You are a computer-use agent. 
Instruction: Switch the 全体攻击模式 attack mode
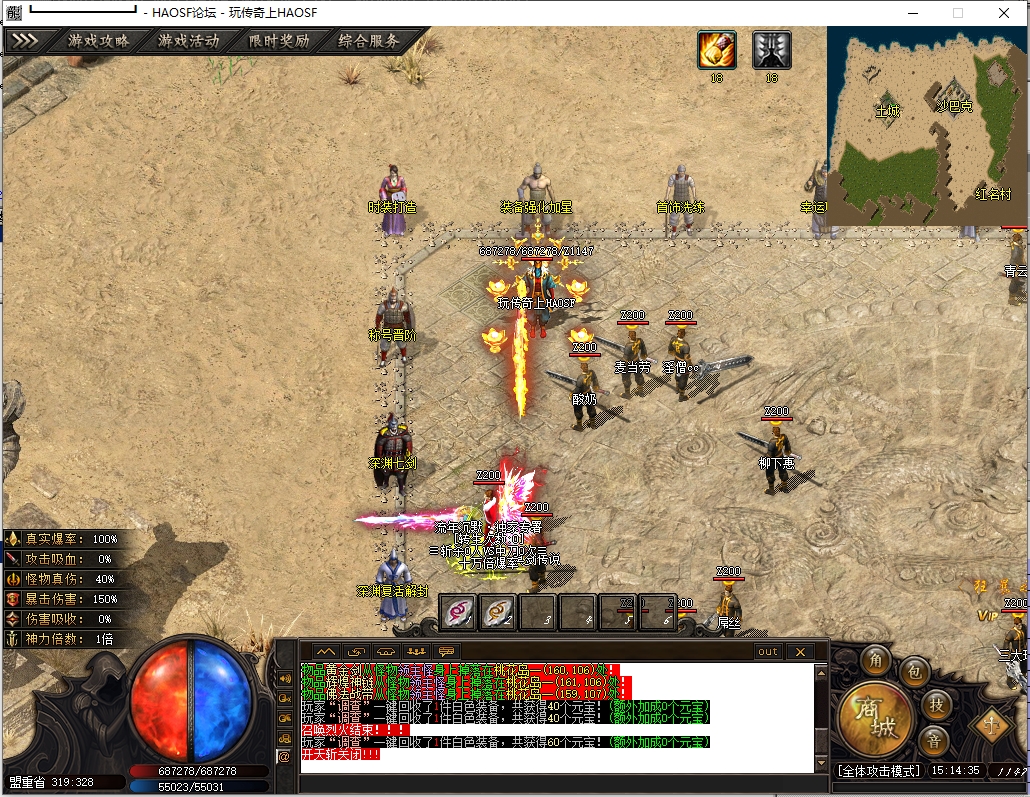coord(878,771)
